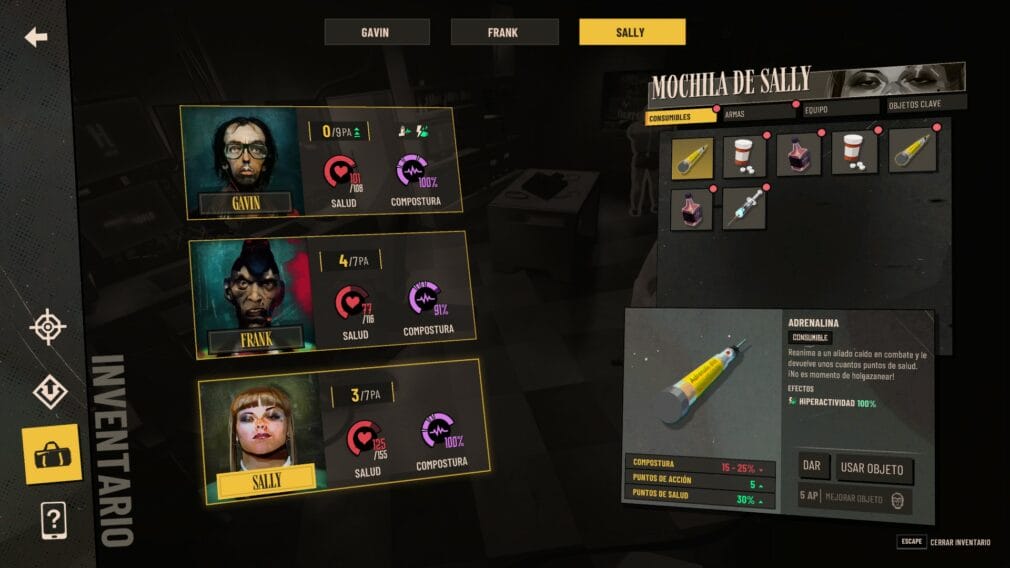Open the Objetos Clave tab
1010x568 pixels.
pos(926,104)
